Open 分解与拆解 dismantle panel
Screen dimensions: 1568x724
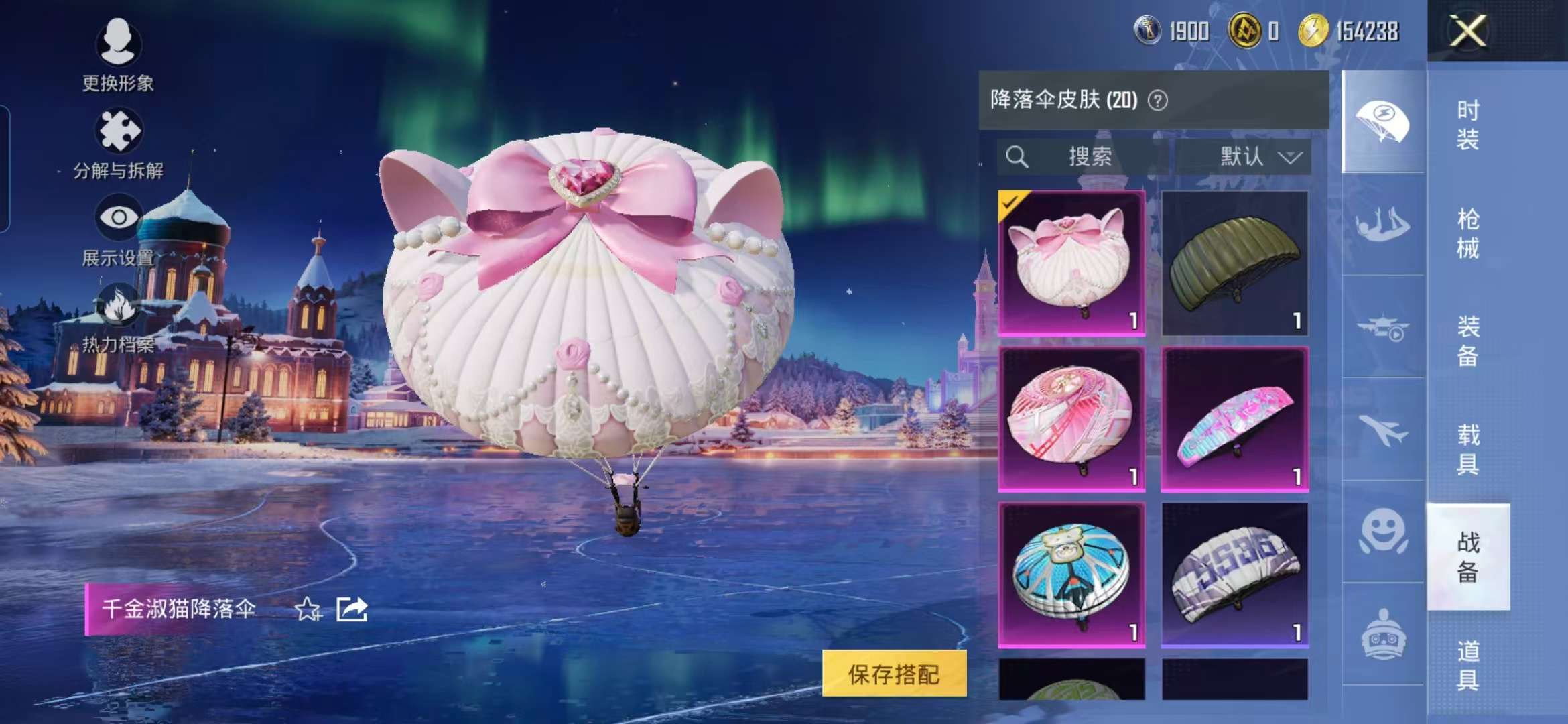[119, 131]
